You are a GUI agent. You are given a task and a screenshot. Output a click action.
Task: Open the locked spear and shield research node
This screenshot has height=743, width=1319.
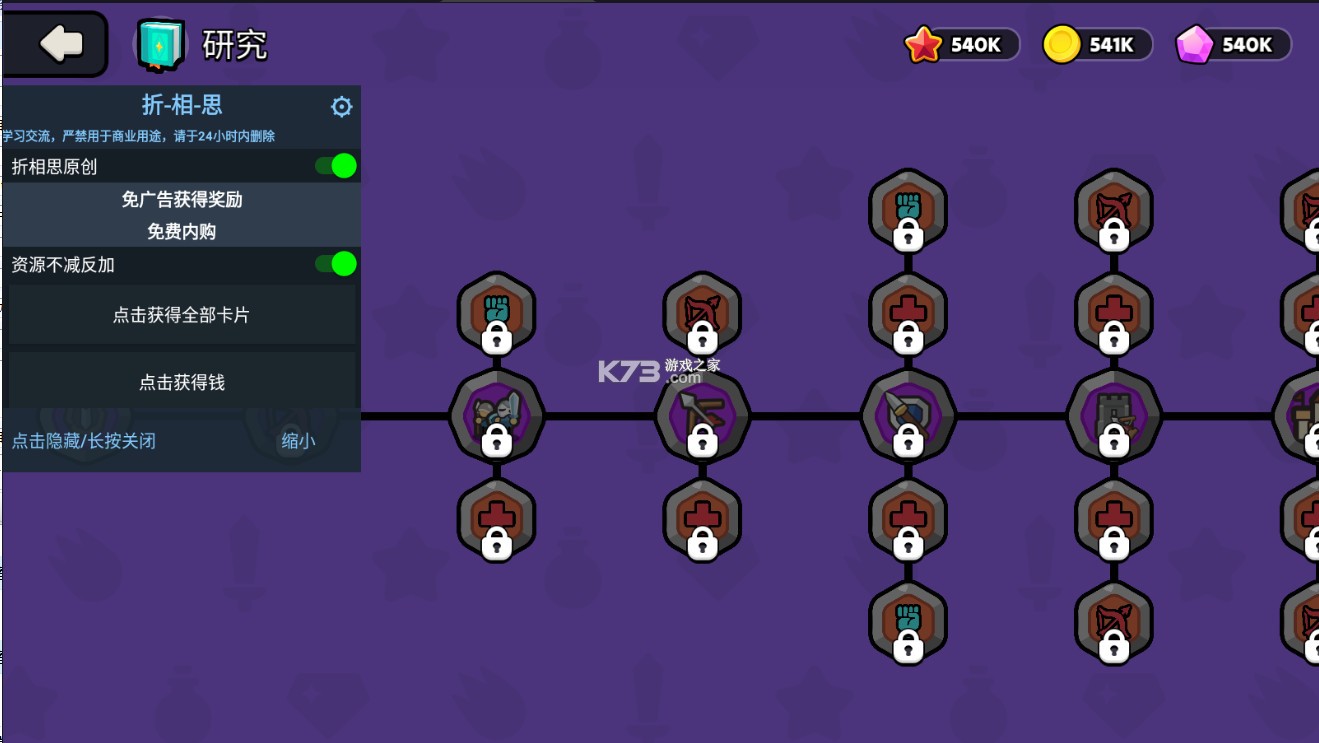pos(908,416)
